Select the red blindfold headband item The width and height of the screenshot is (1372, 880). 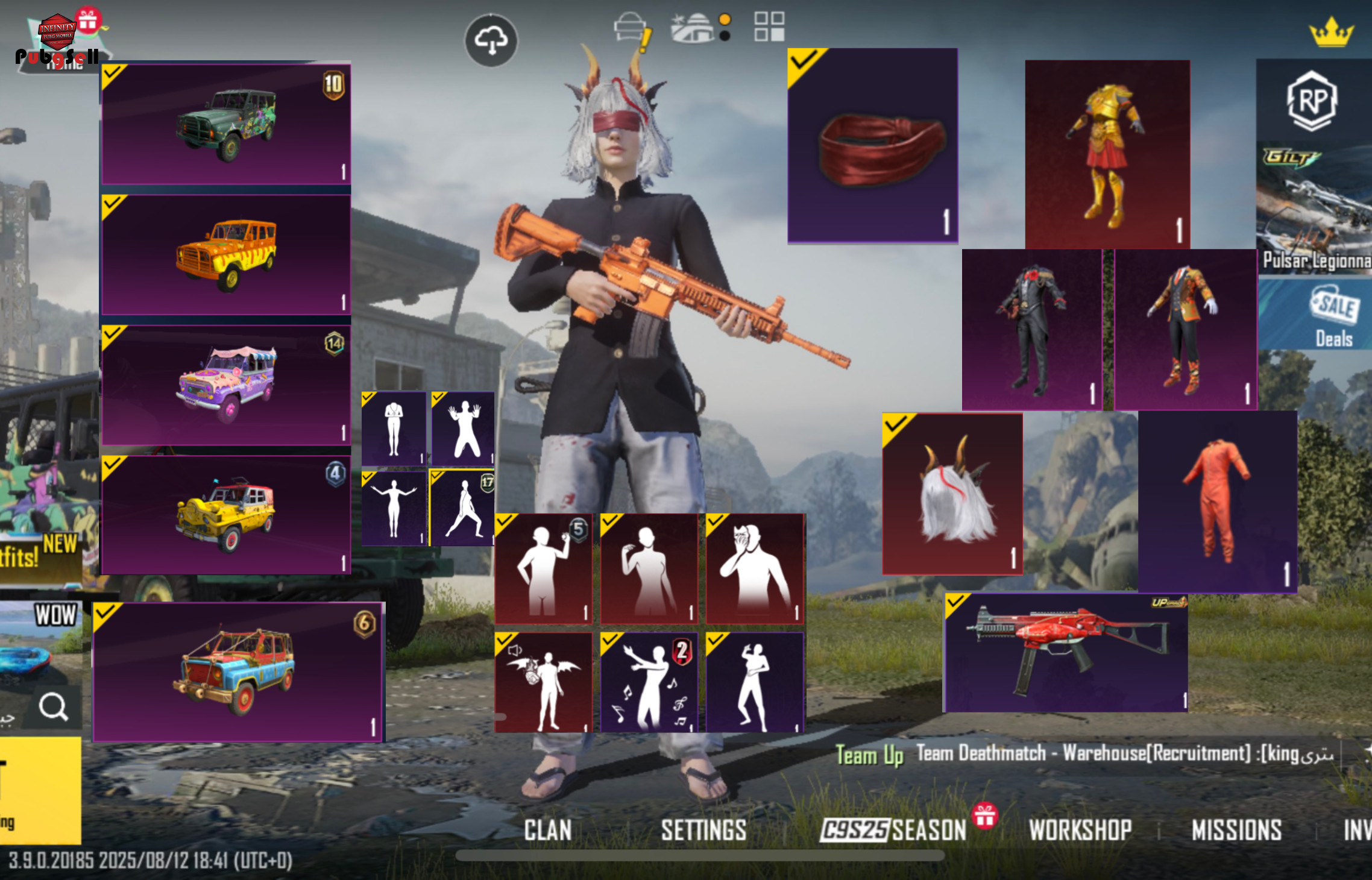point(872,146)
